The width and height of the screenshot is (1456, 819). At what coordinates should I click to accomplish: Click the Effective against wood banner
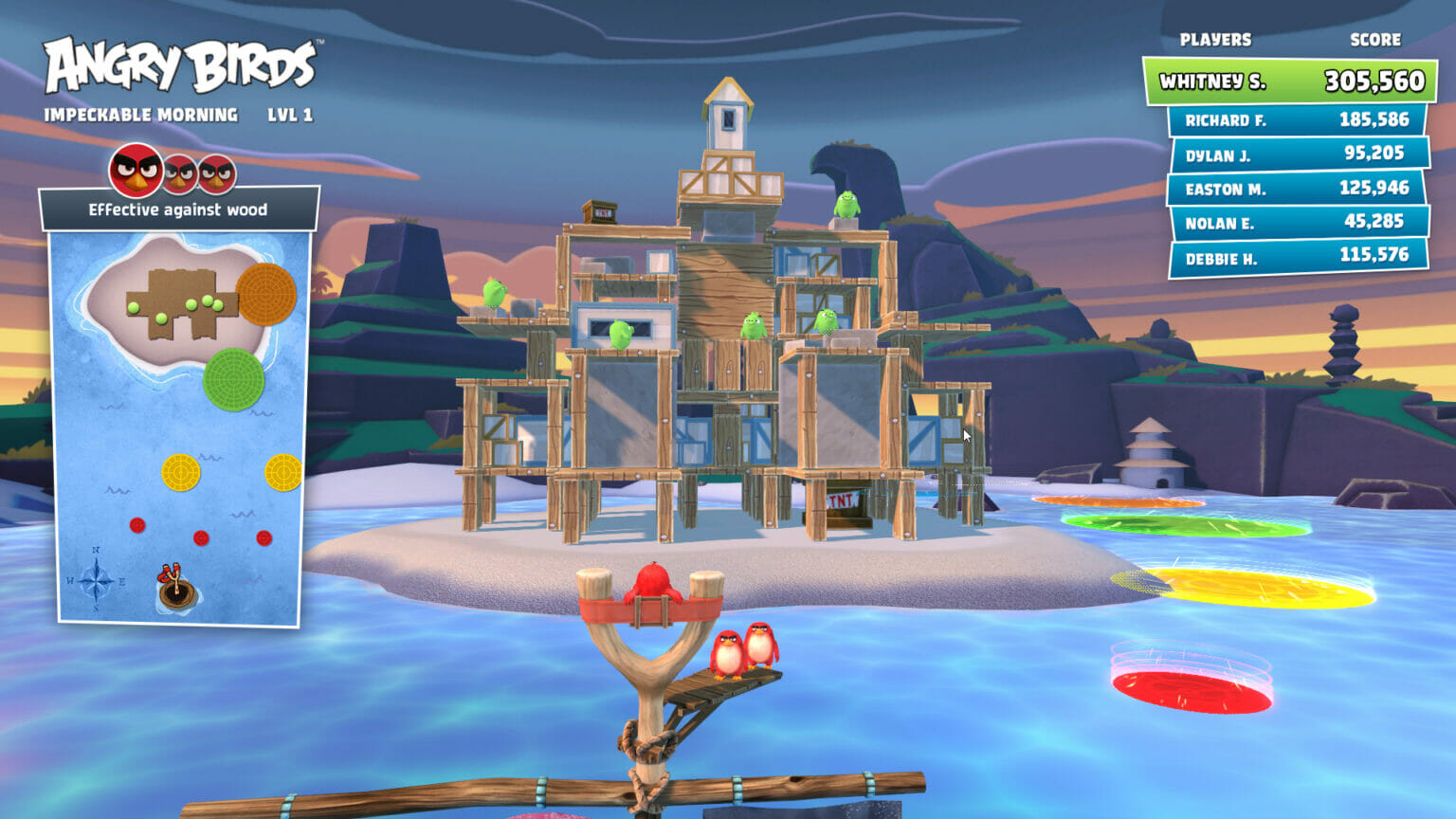pyautogui.click(x=179, y=209)
